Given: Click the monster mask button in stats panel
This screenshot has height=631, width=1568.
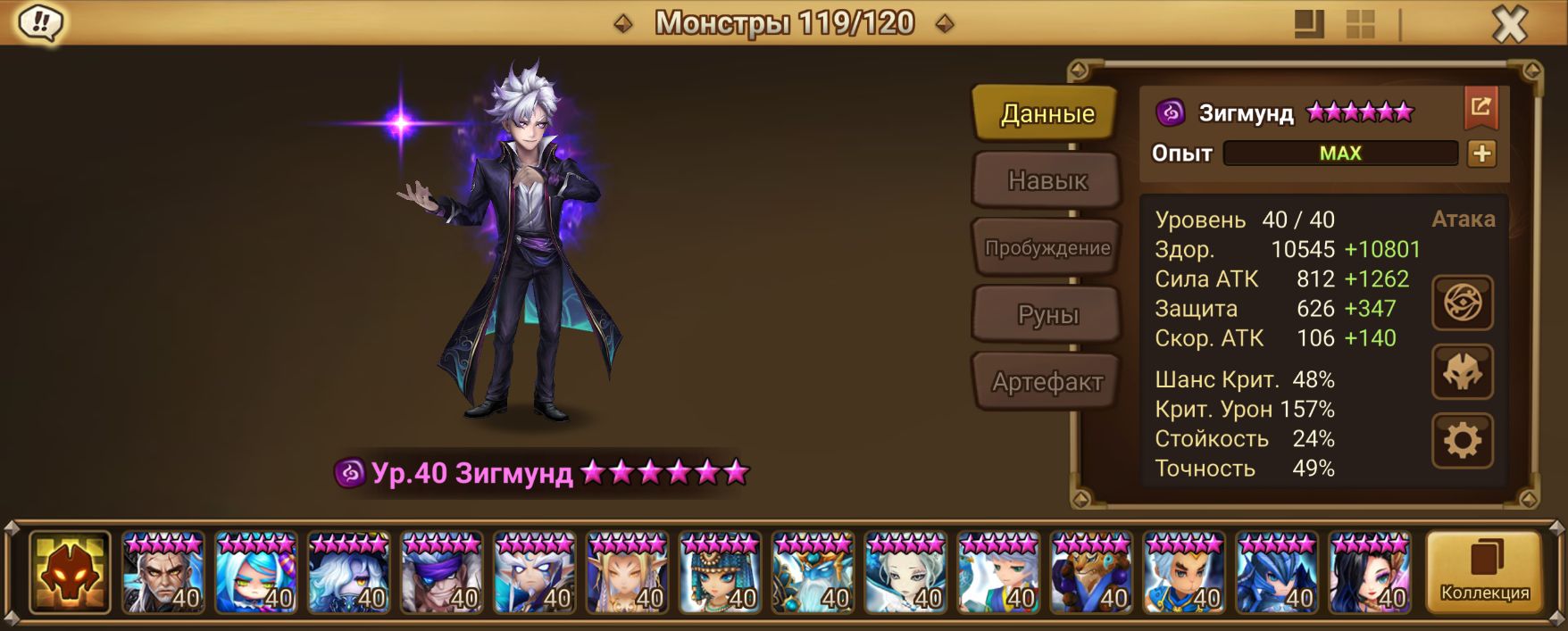Looking at the screenshot, I should point(1462,371).
